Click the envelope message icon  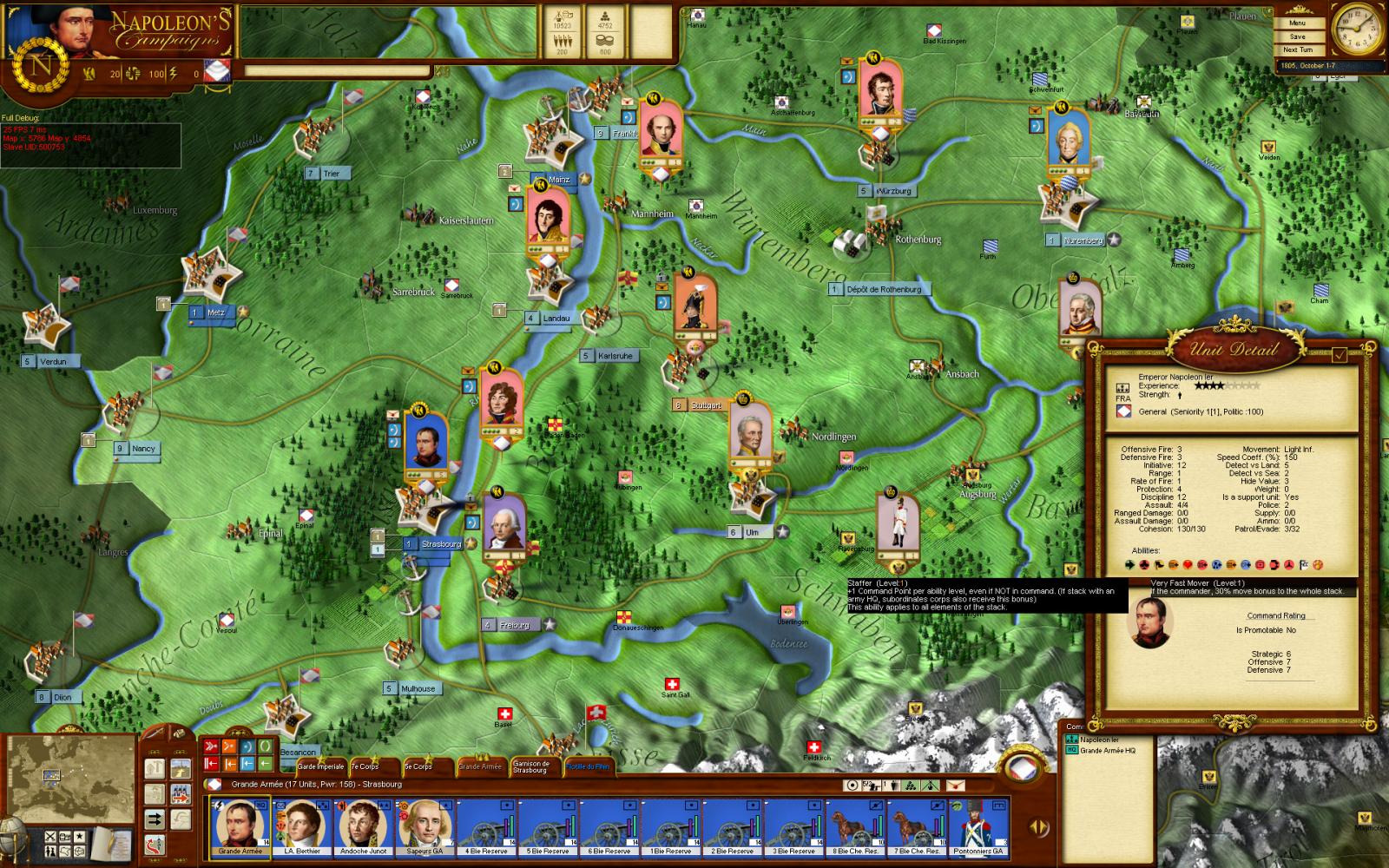tap(955, 785)
